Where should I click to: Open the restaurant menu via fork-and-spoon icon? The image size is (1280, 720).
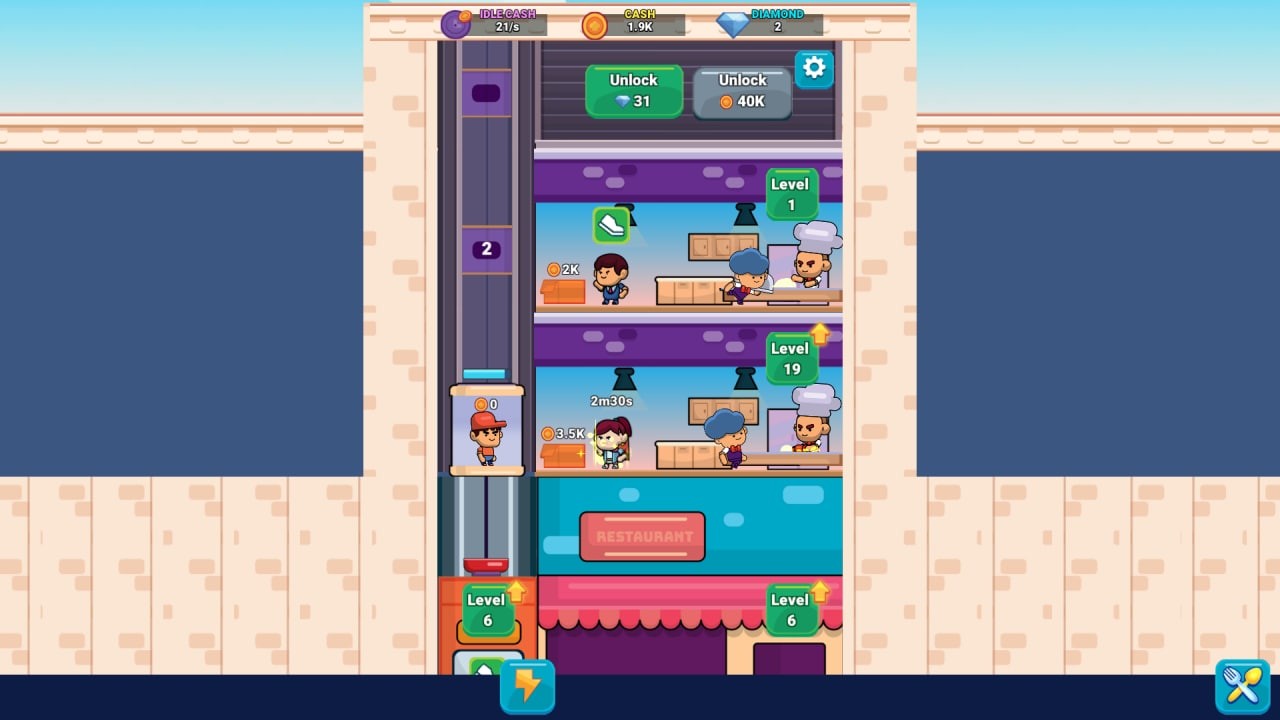[x=1243, y=686]
